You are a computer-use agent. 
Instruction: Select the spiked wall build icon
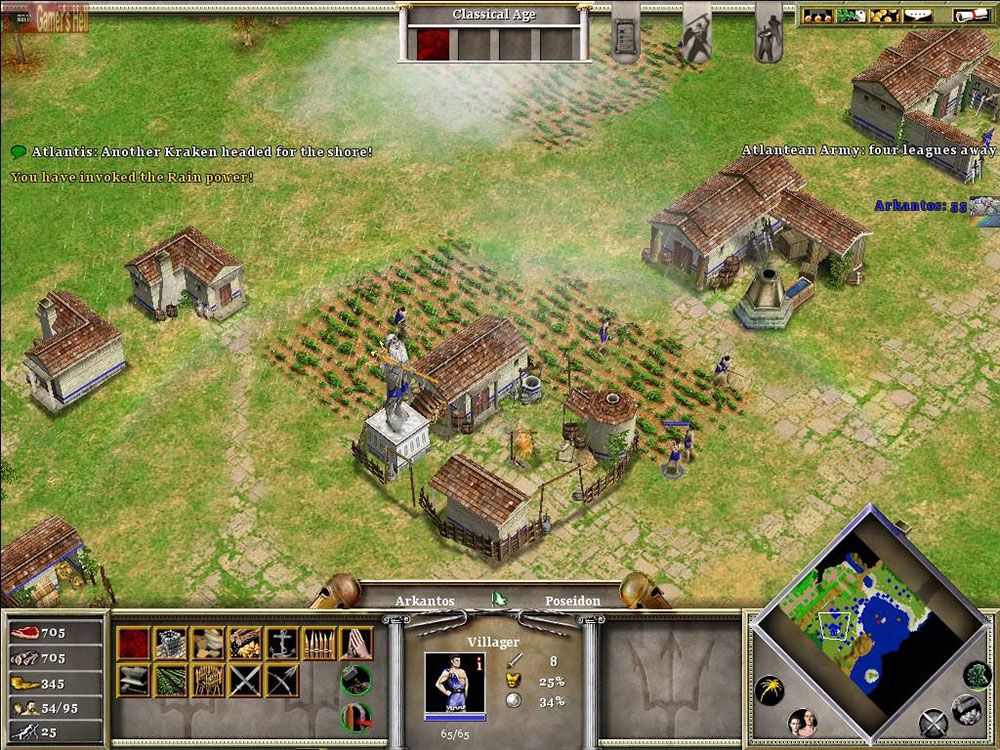coord(320,643)
